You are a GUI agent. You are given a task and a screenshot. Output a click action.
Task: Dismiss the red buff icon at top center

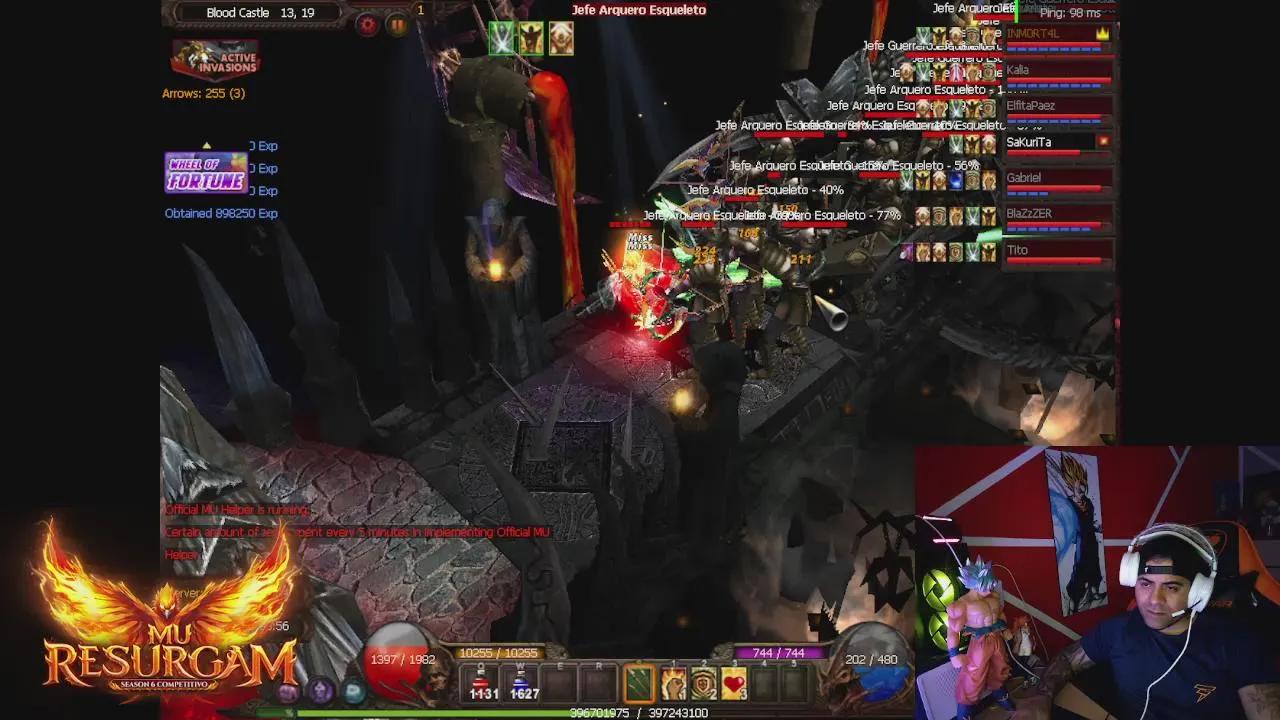[x=561, y=40]
